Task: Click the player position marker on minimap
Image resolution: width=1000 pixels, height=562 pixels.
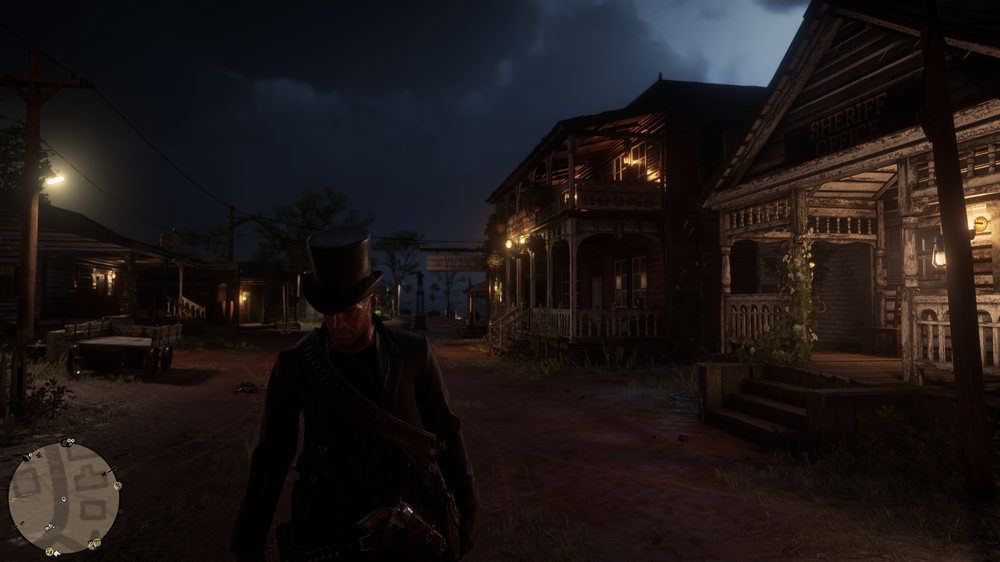Action: pos(63,499)
